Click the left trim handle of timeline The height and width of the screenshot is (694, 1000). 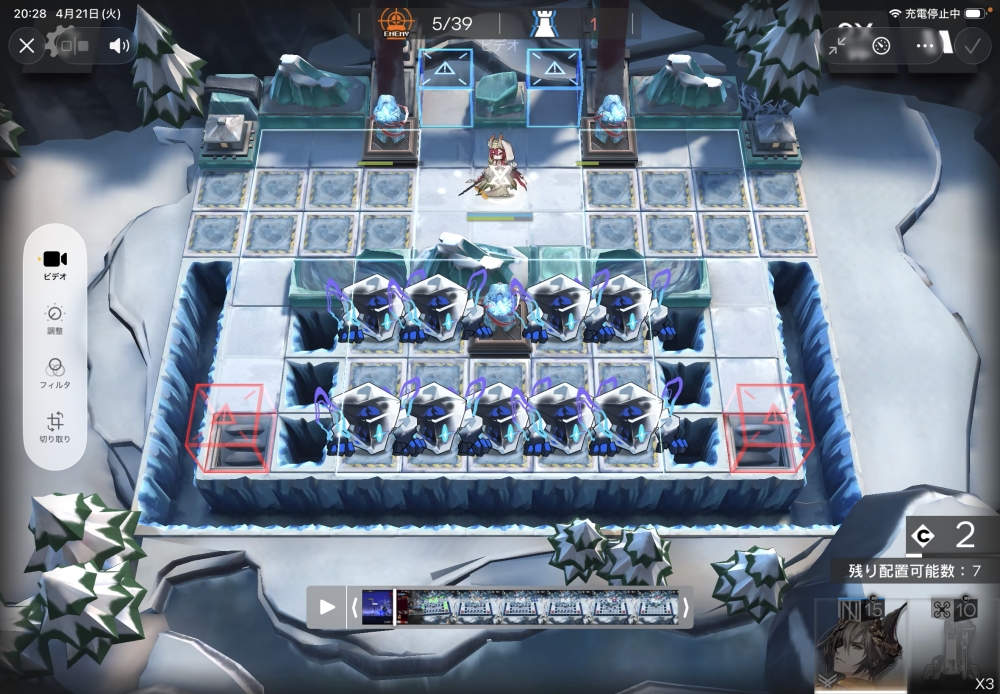coord(352,607)
